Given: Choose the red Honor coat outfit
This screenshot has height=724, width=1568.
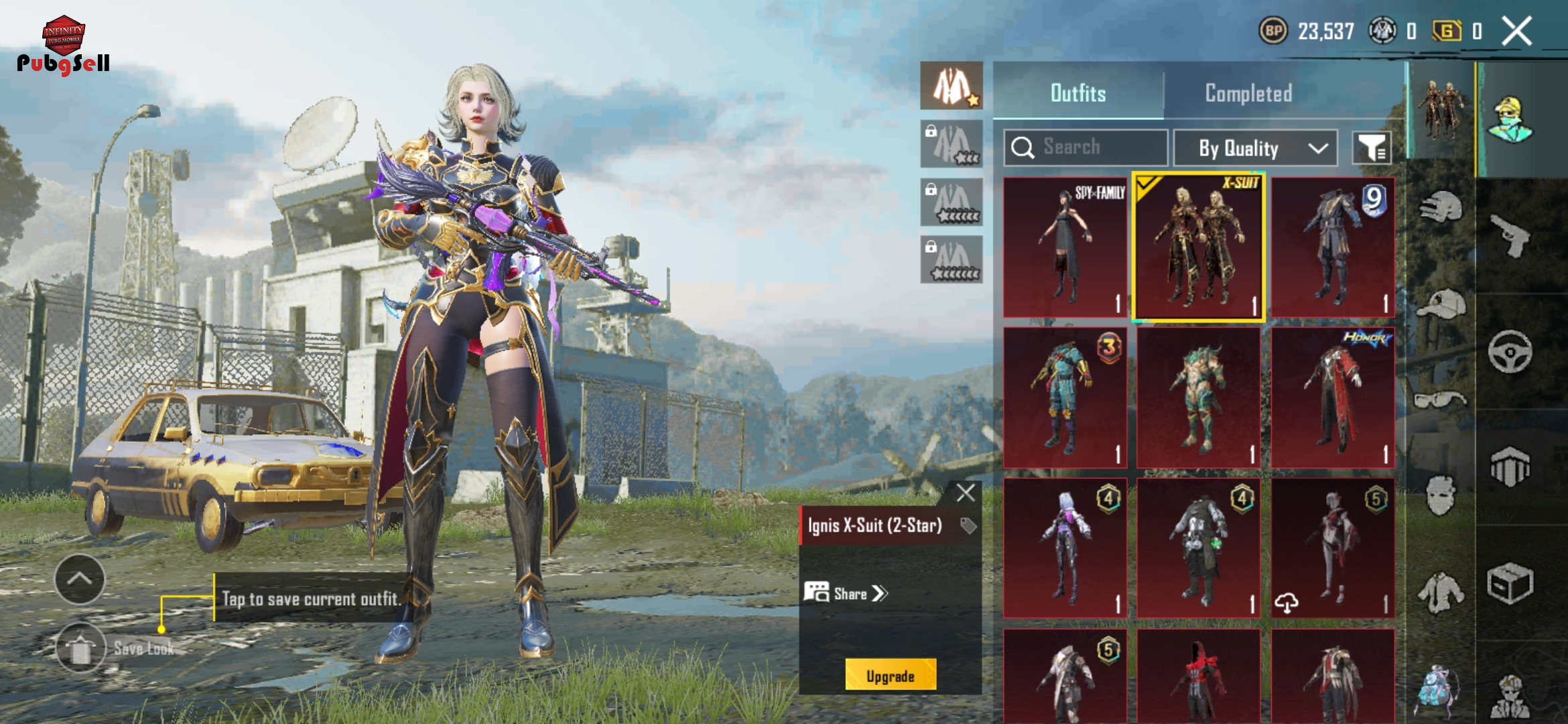Looking at the screenshot, I should pos(1333,398).
